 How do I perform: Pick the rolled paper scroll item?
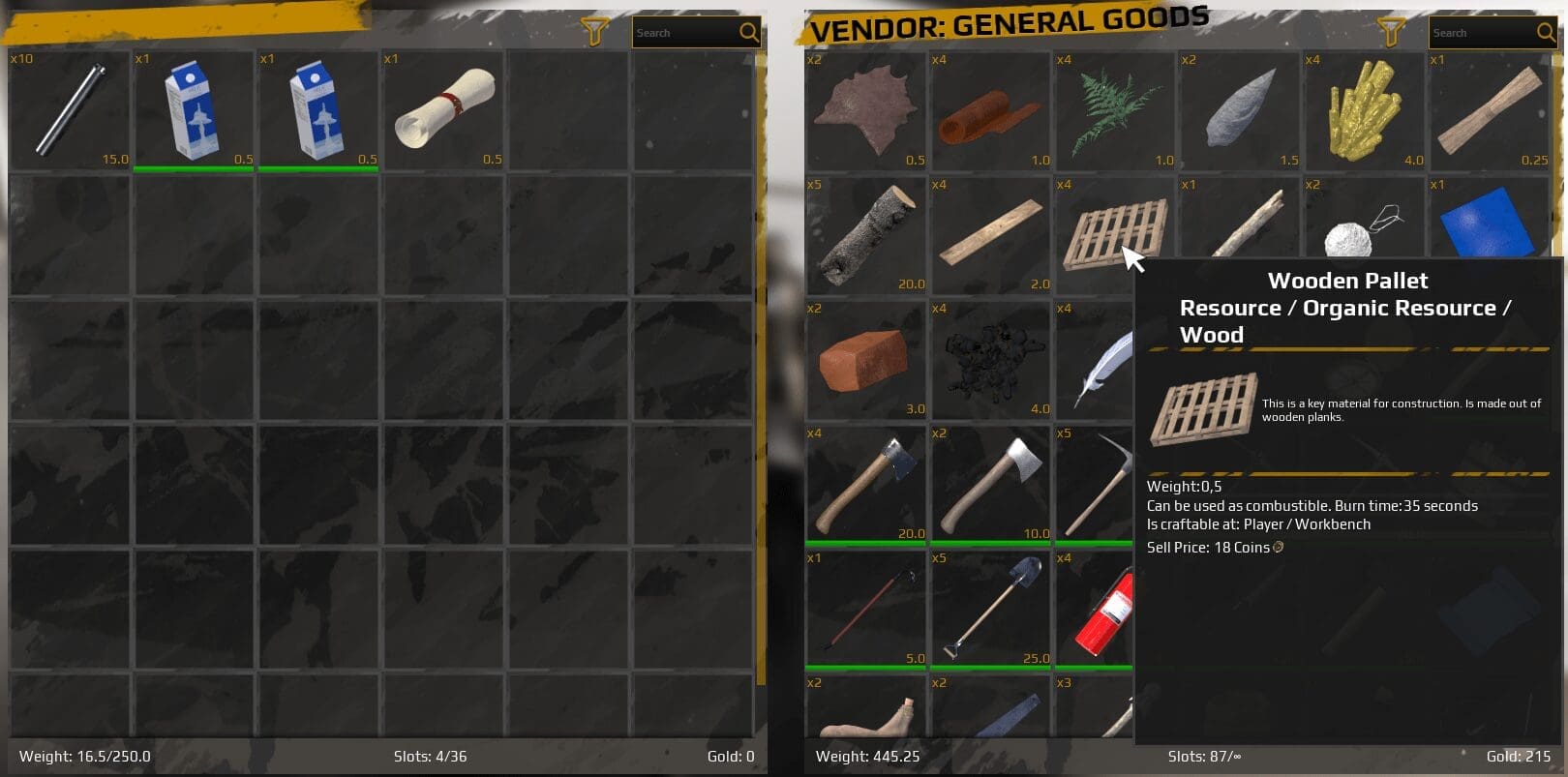[x=444, y=109]
